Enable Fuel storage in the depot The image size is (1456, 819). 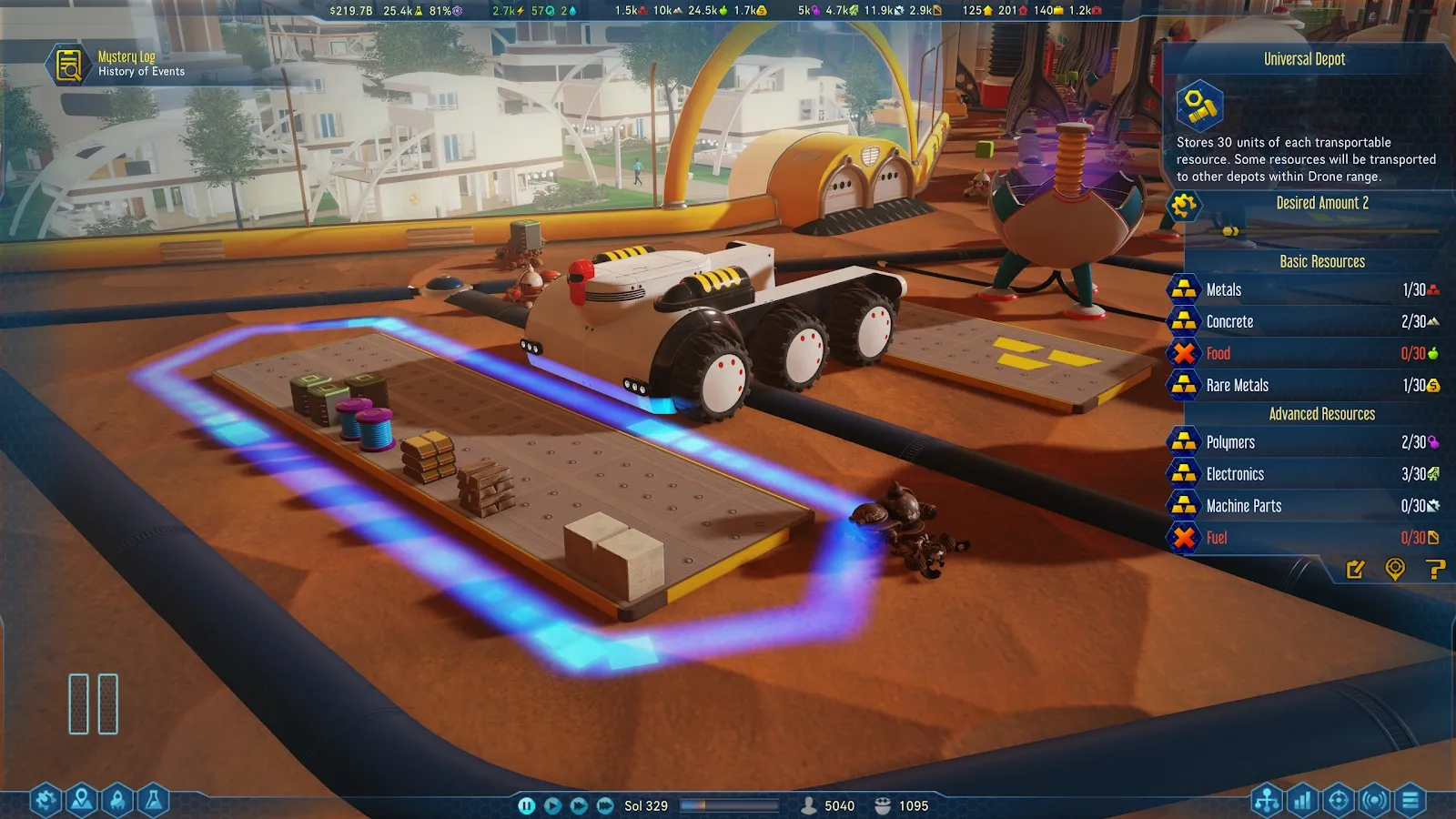[x=1184, y=538]
